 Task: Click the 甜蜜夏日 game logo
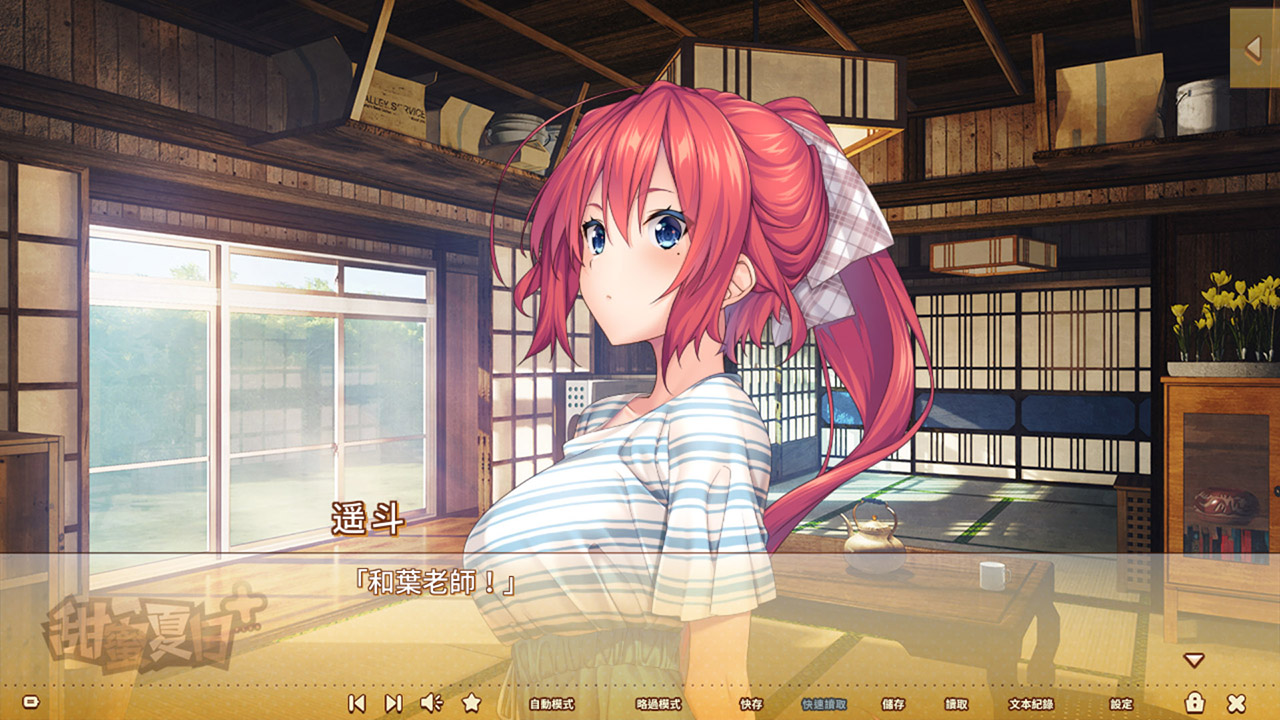[140, 625]
